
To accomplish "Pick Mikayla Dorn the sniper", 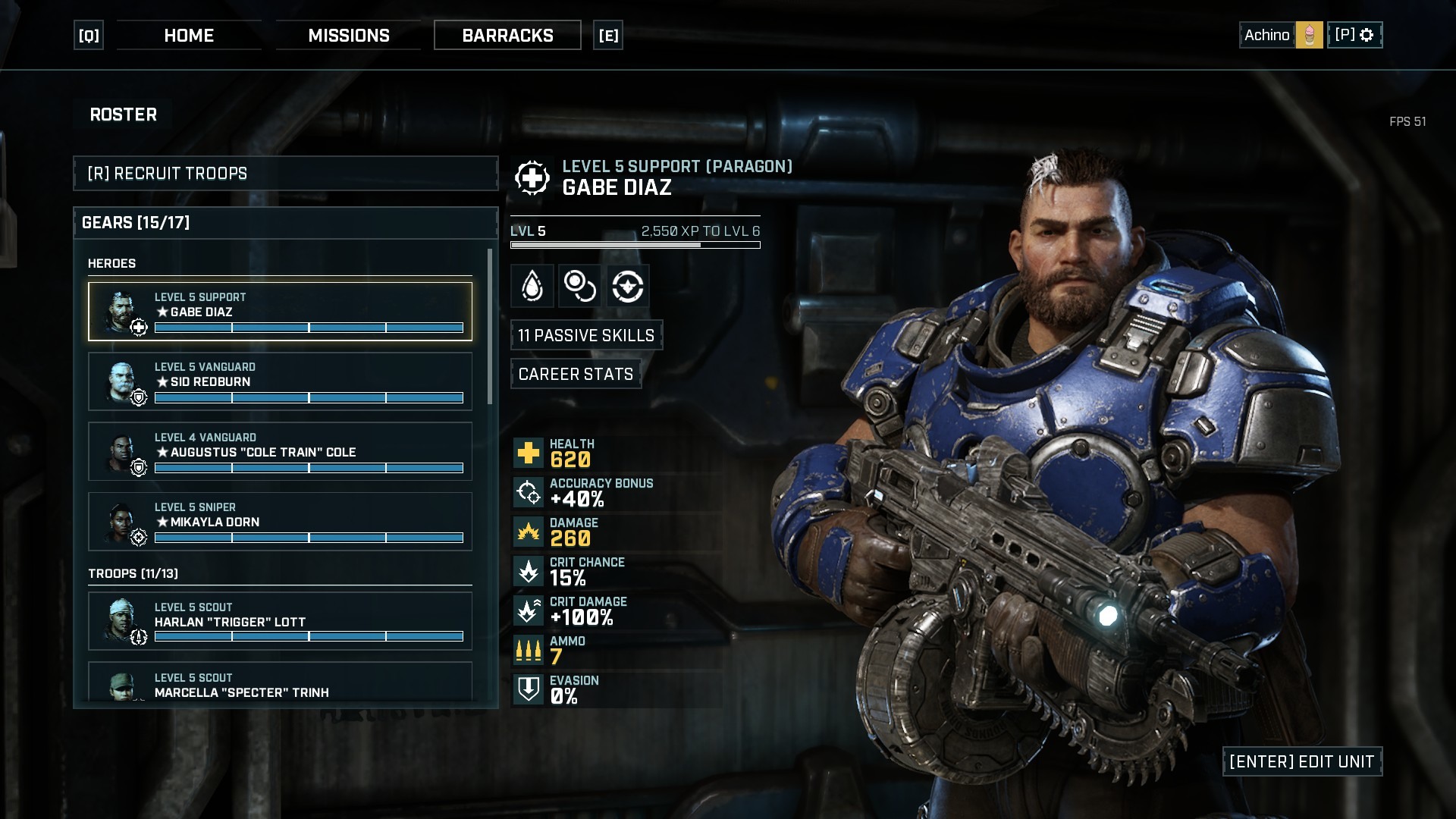I will [x=280, y=521].
